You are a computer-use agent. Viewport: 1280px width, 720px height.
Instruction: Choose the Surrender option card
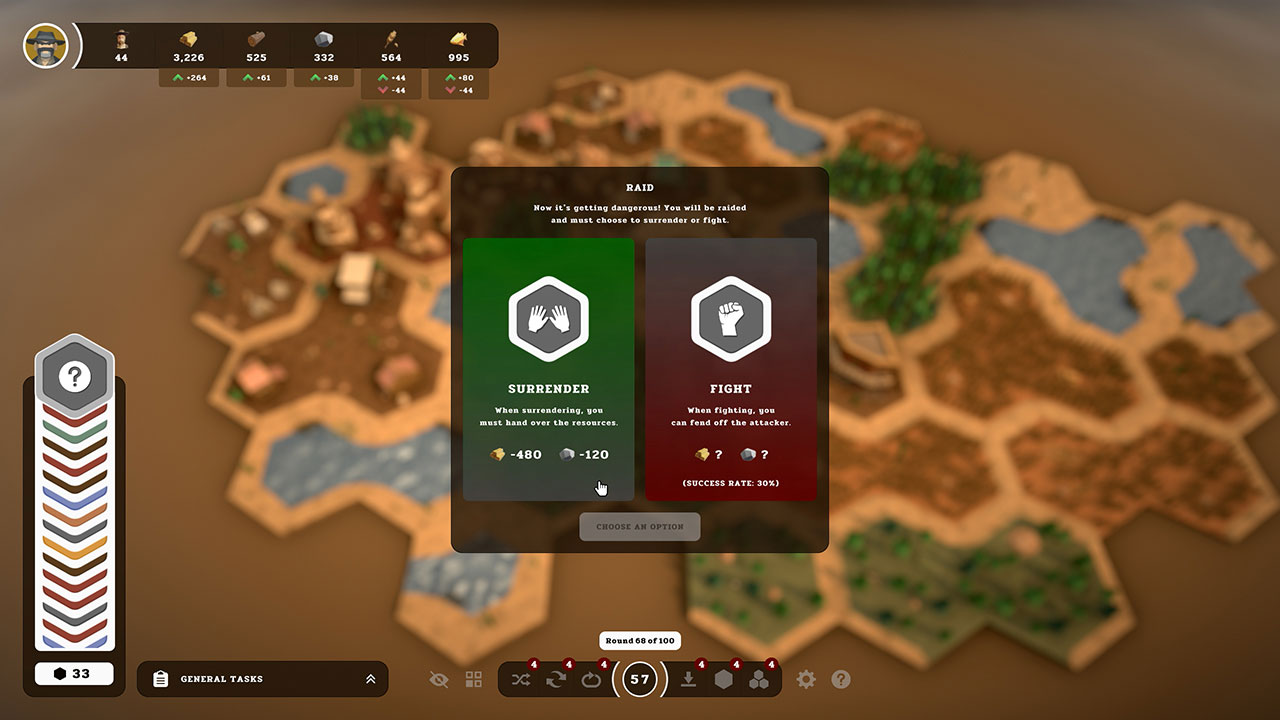(x=548, y=370)
